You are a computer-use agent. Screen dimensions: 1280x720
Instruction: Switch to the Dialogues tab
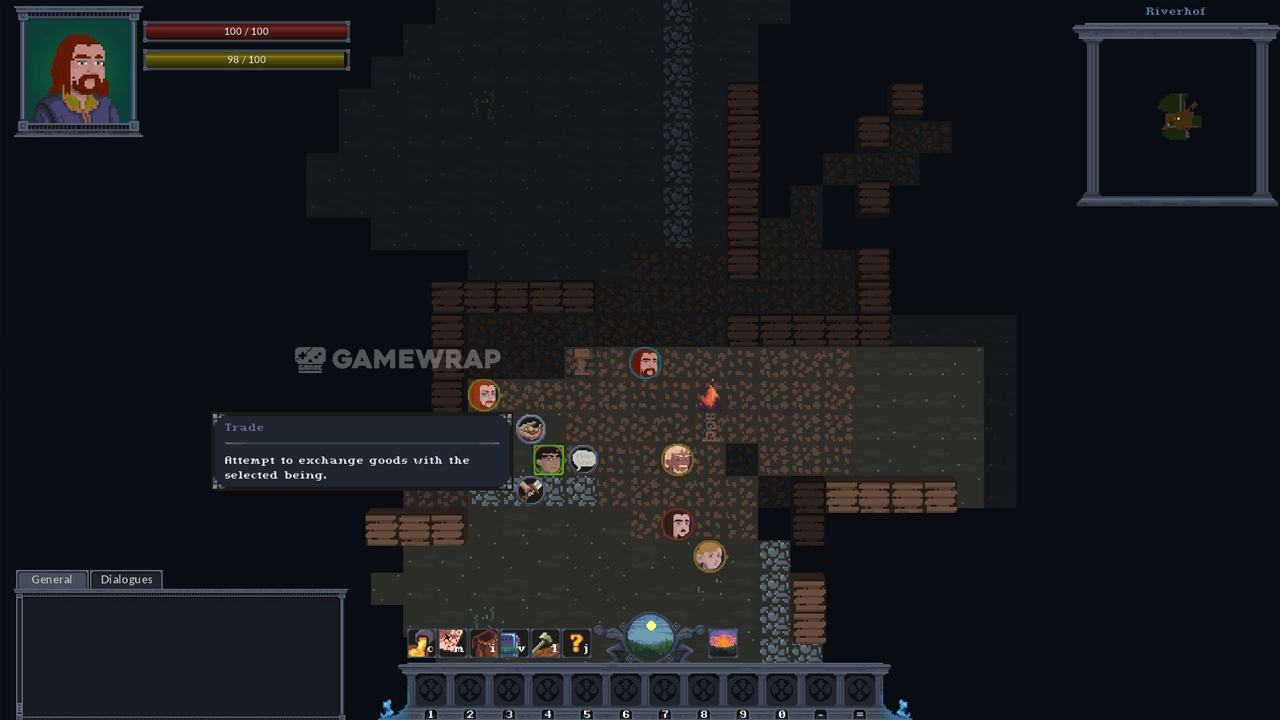[x=126, y=579]
